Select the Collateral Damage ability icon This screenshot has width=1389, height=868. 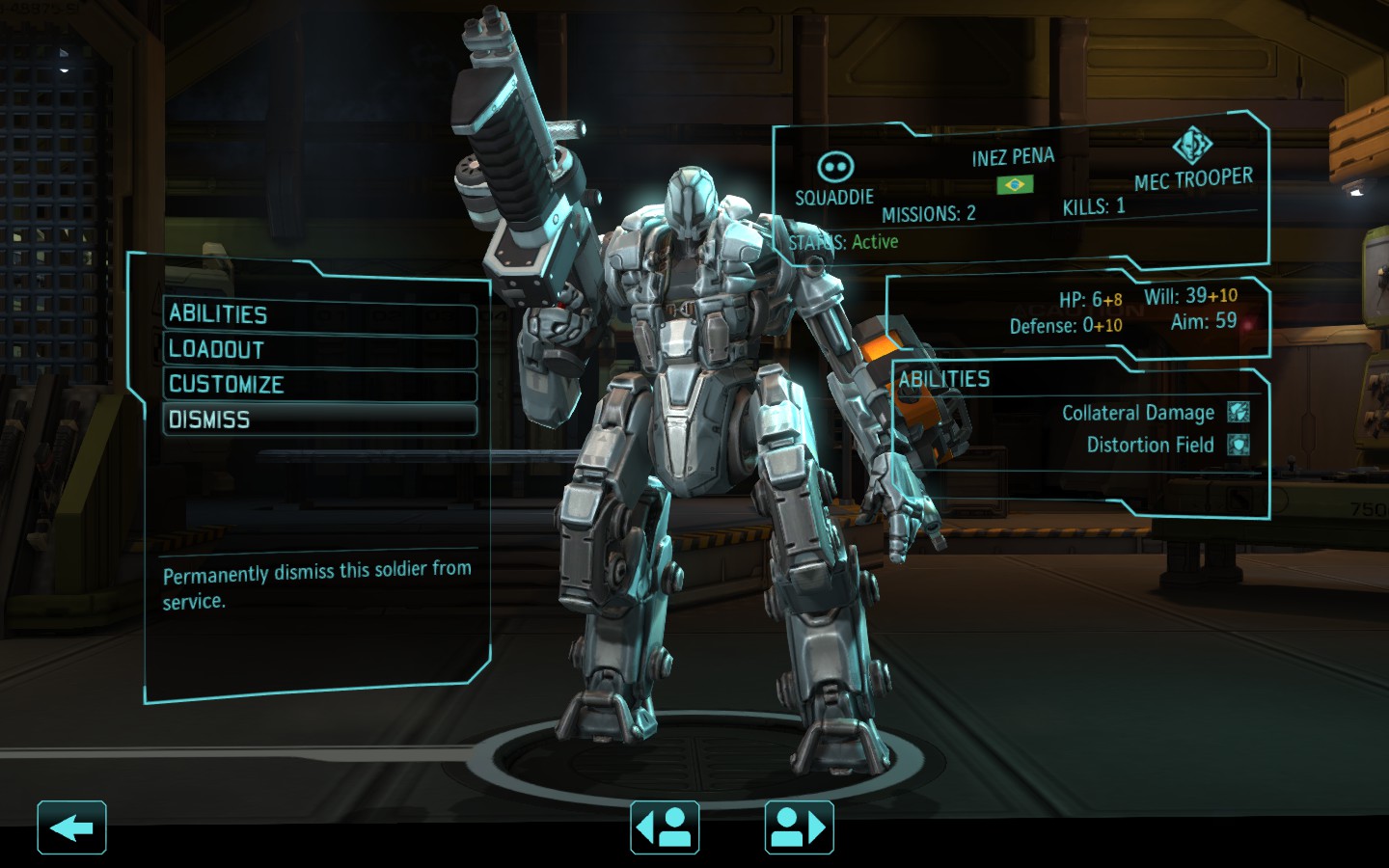point(1239,413)
